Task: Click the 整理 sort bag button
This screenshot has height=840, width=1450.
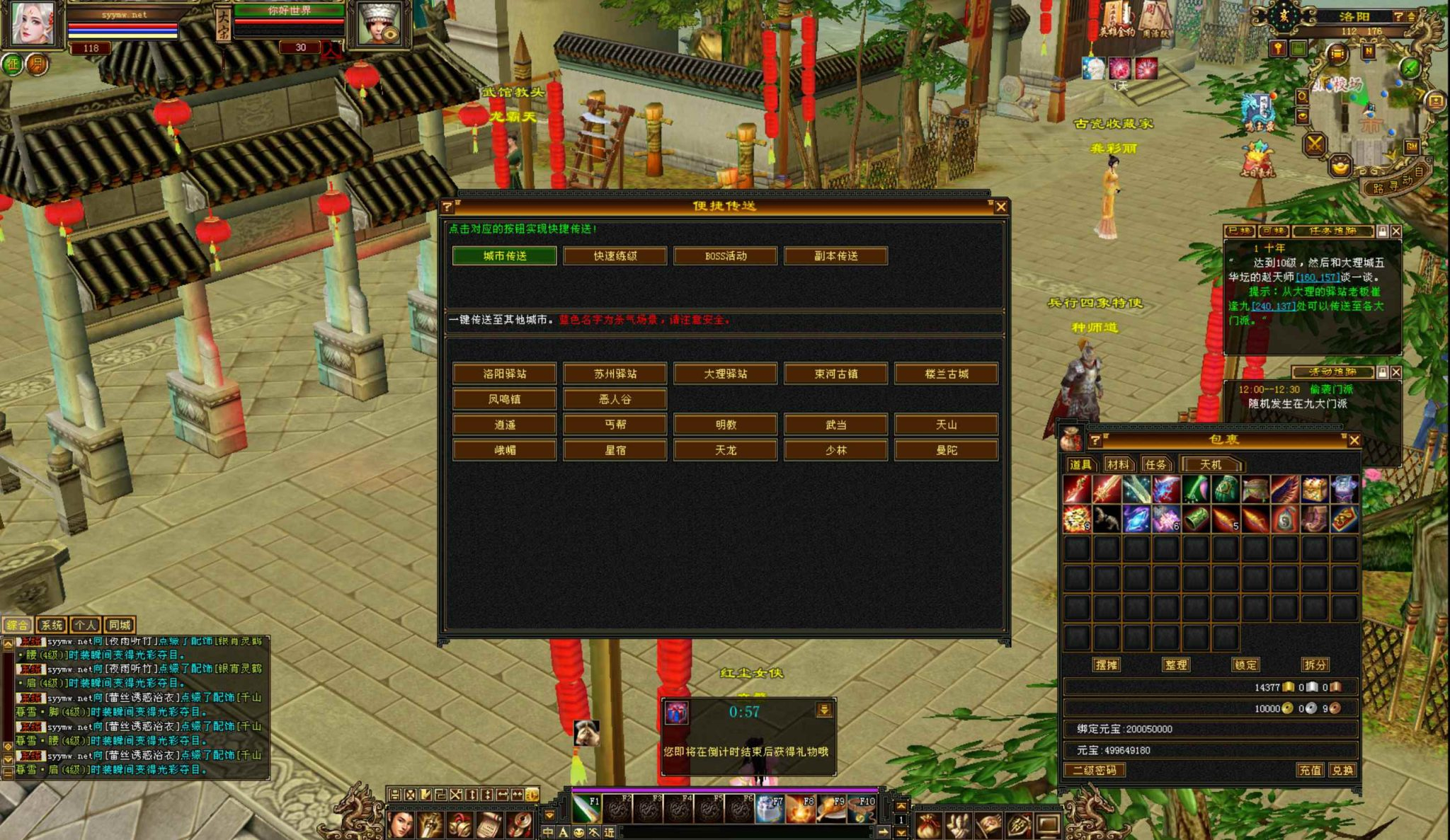Action: coord(1175,664)
